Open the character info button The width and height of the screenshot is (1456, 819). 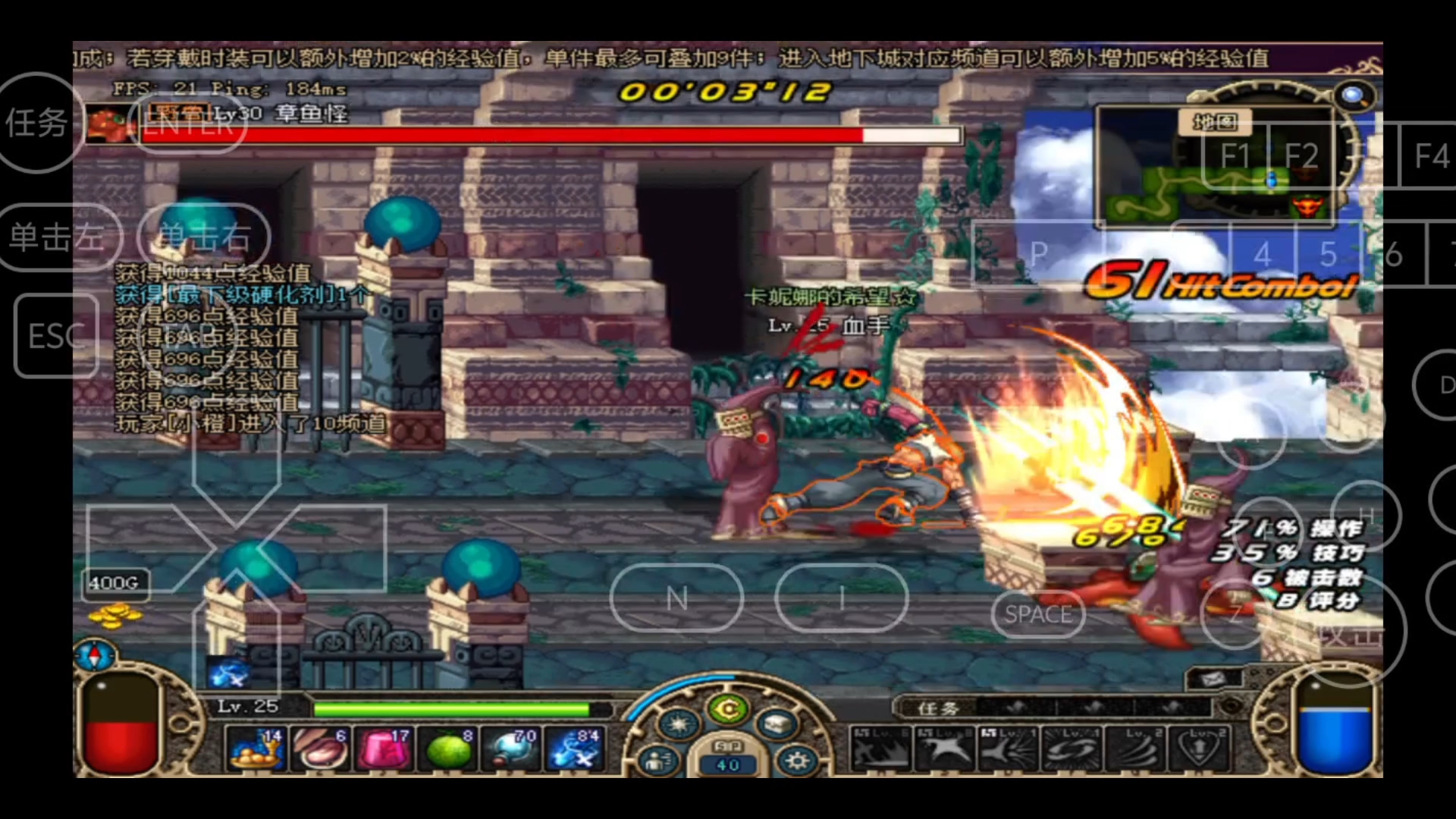(x=658, y=761)
